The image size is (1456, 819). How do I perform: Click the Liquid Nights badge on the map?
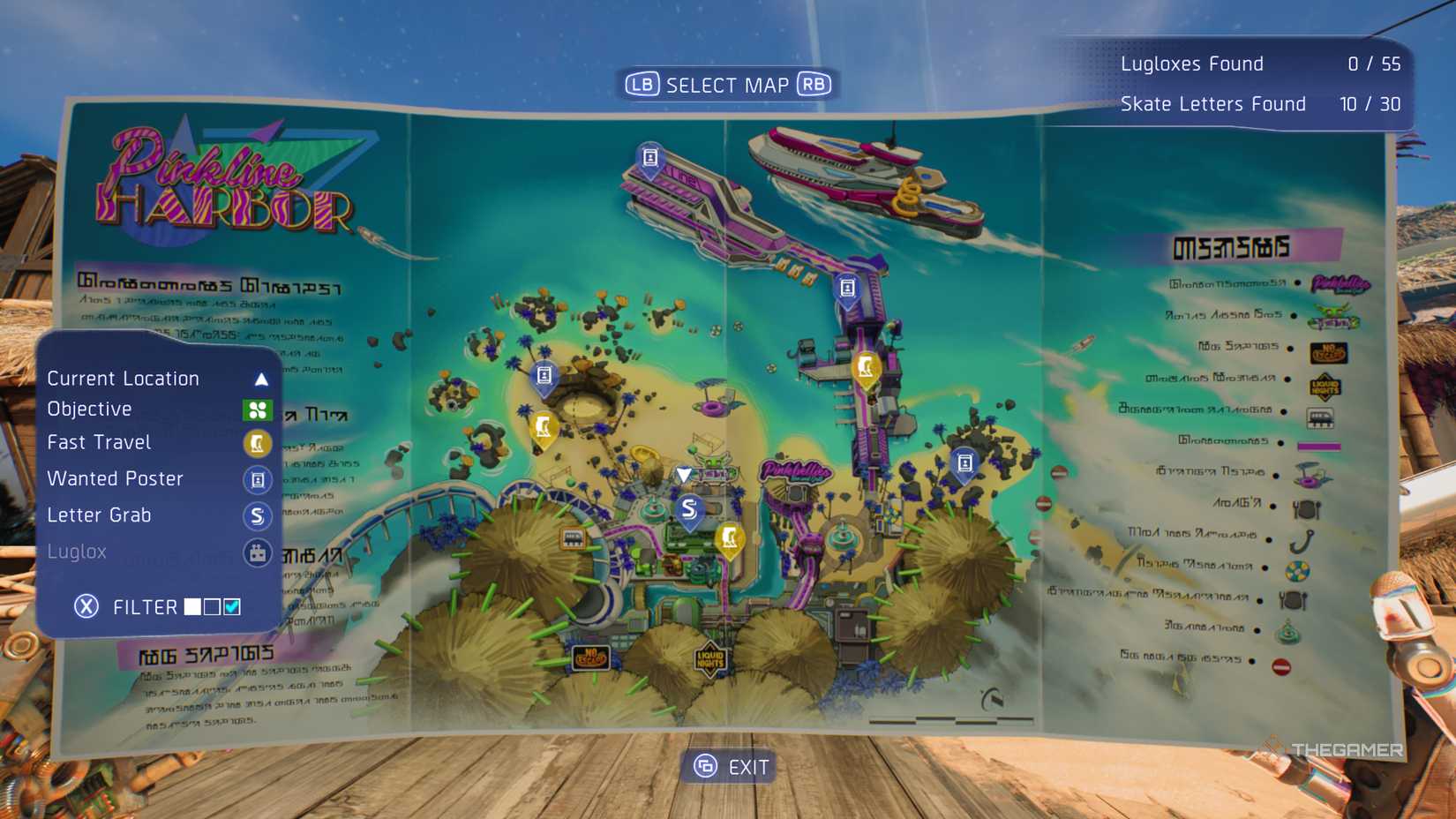click(x=709, y=658)
